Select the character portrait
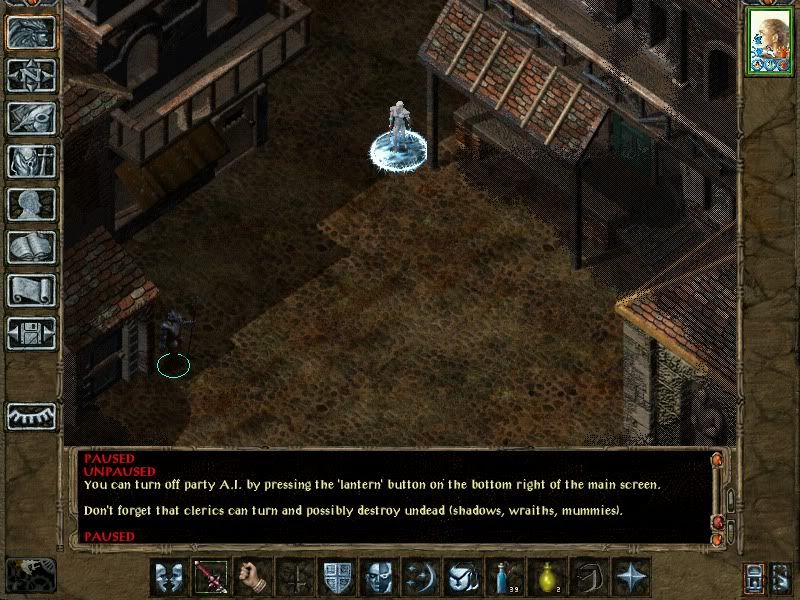 (x=769, y=42)
